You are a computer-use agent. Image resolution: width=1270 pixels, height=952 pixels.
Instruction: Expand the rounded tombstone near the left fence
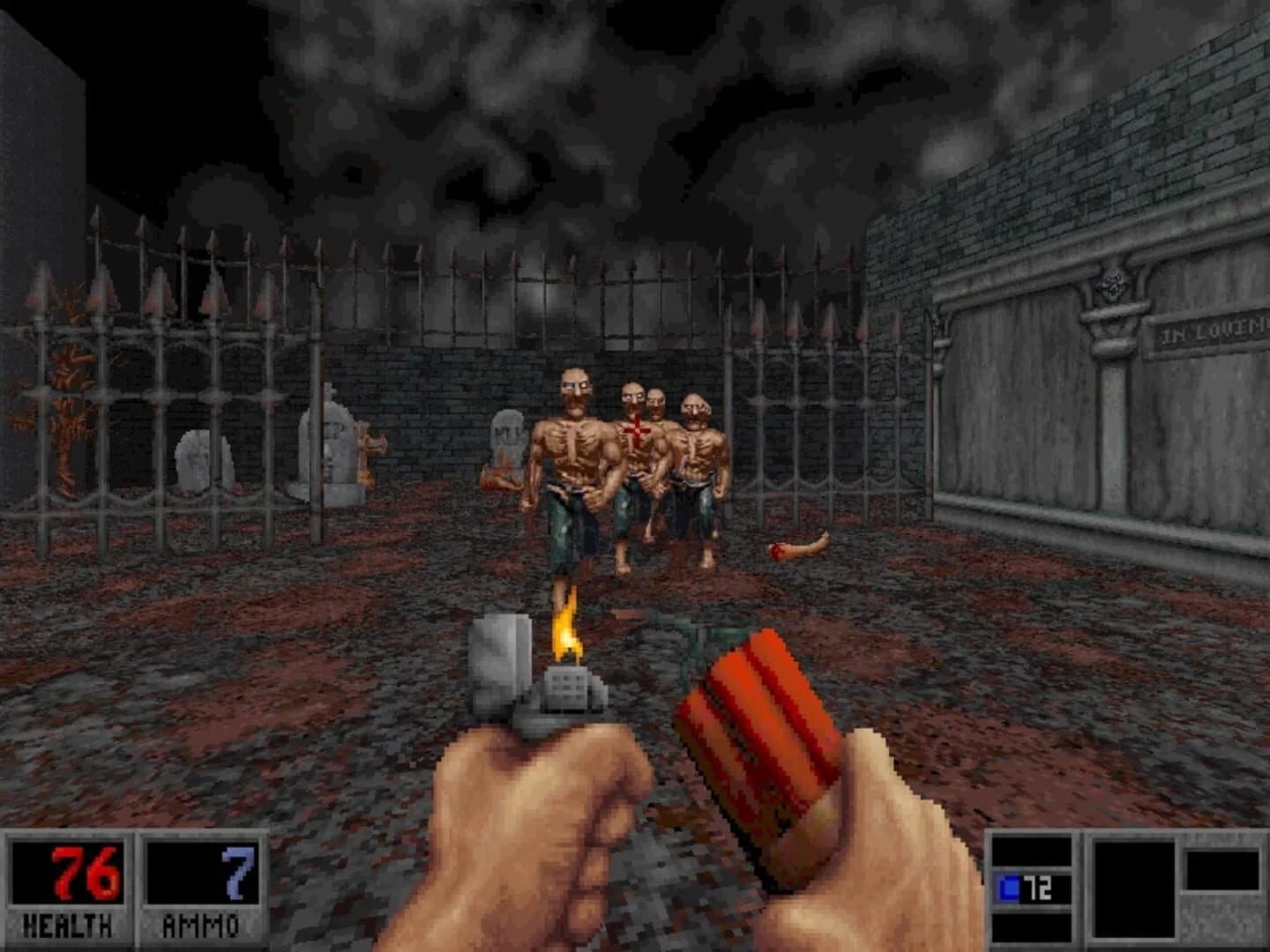pyautogui.click(x=194, y=458)
